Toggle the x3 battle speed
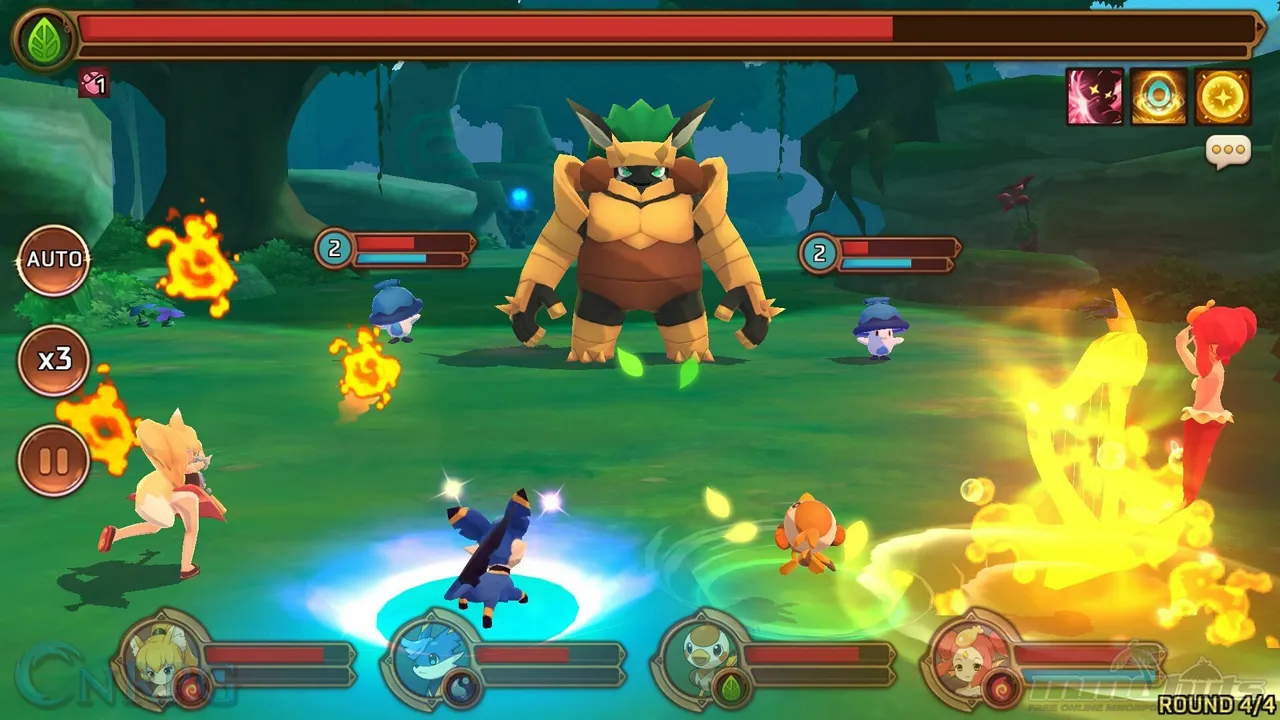The image size is (1280, 720). [x=54, y=360]
